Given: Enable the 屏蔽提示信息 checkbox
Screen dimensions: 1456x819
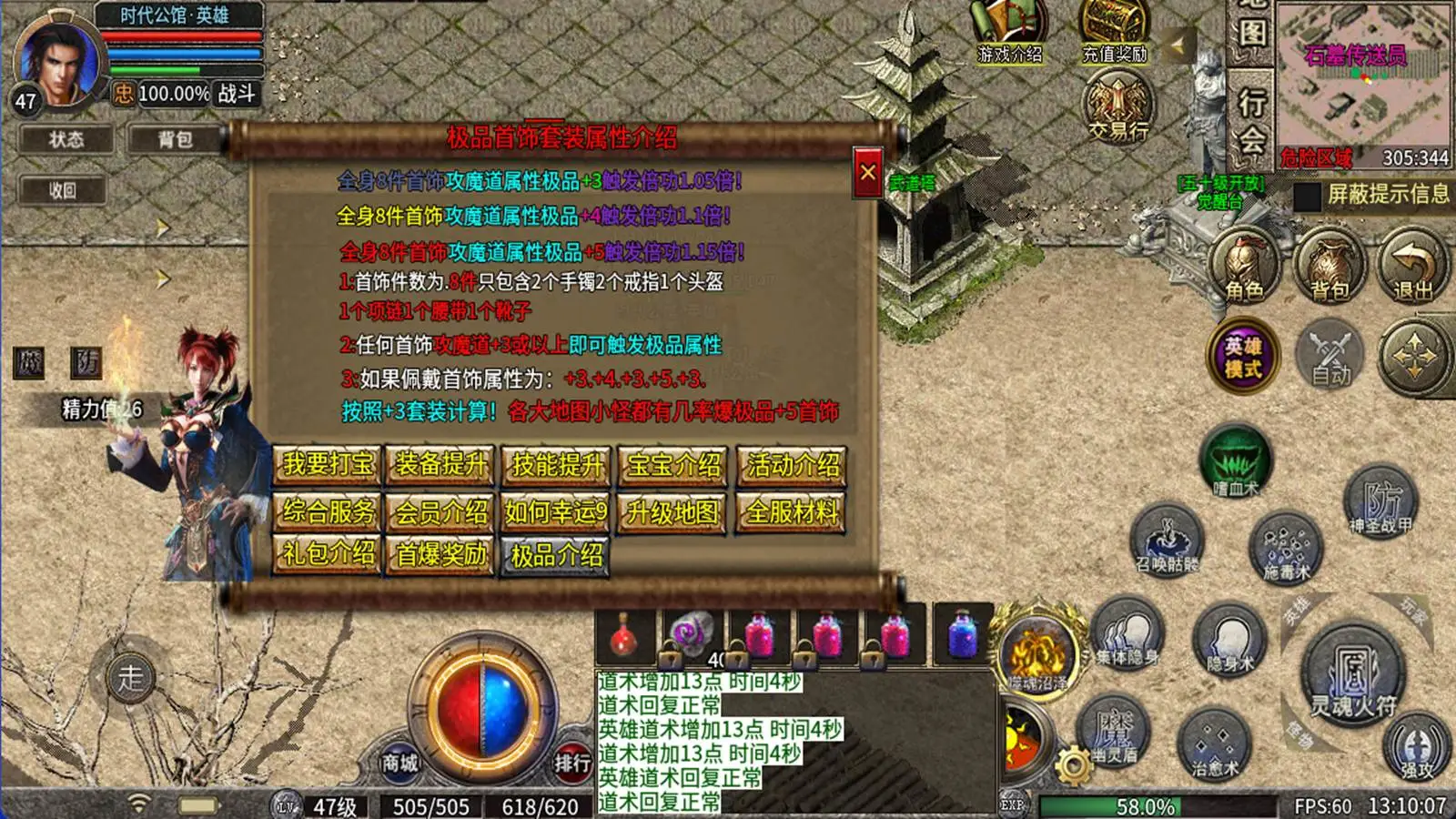Looking at the screenshot, I should (x=1306, y=198).
